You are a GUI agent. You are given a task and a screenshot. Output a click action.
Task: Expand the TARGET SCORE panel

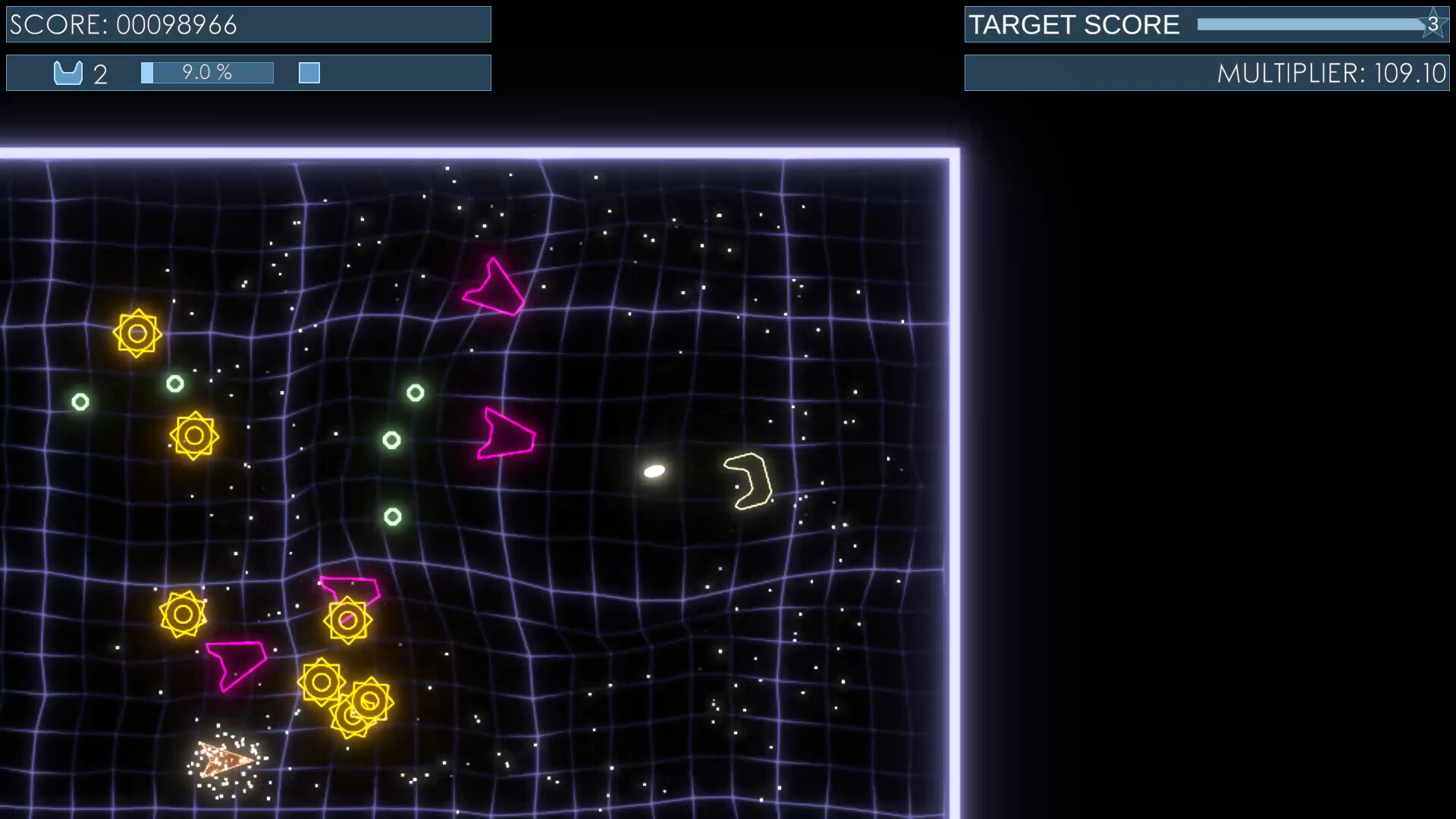pyautogui.click(x=1207, y=24)
